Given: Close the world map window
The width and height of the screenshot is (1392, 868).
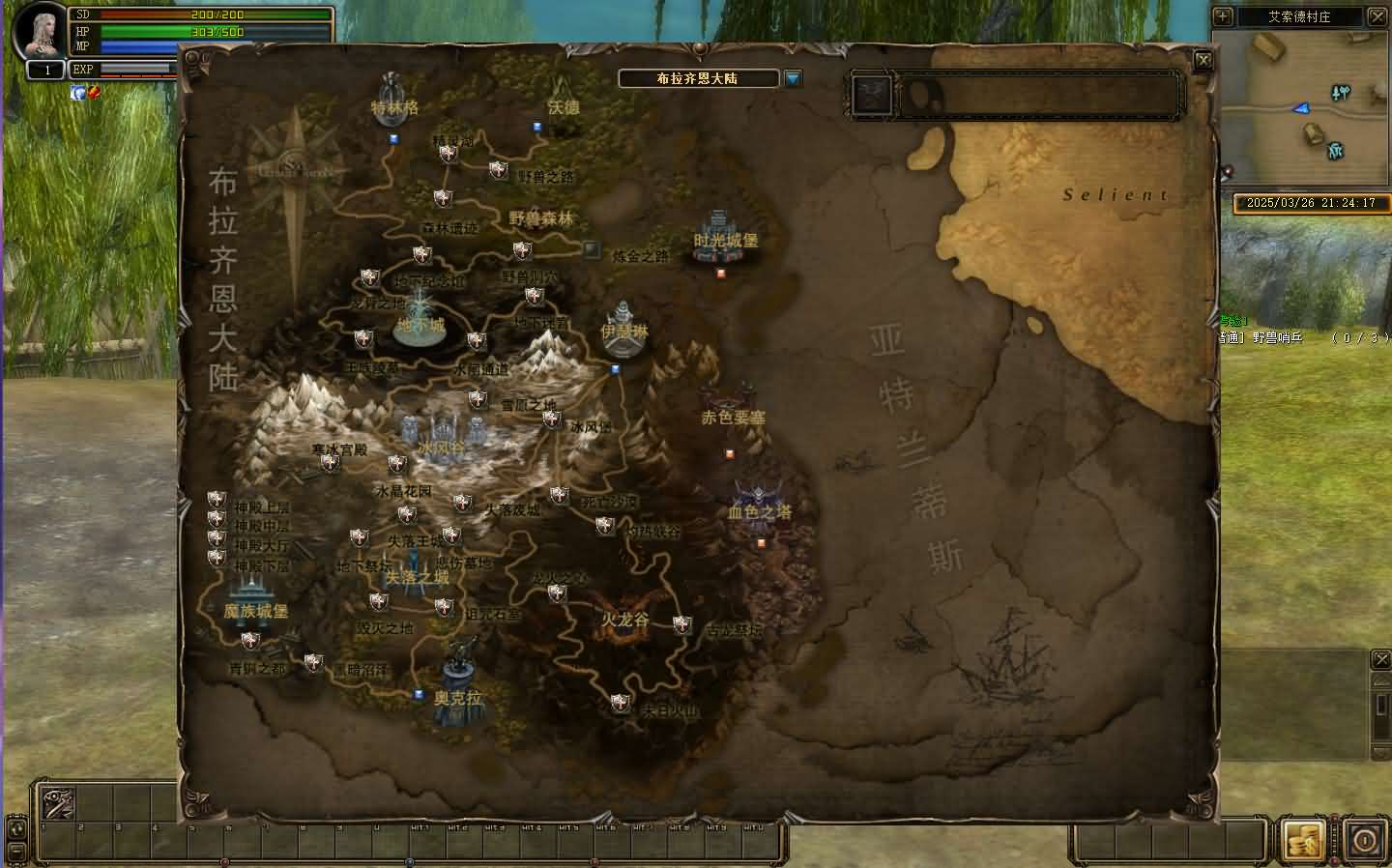Looking at the screenshot, I should [x=1203, y=60].
